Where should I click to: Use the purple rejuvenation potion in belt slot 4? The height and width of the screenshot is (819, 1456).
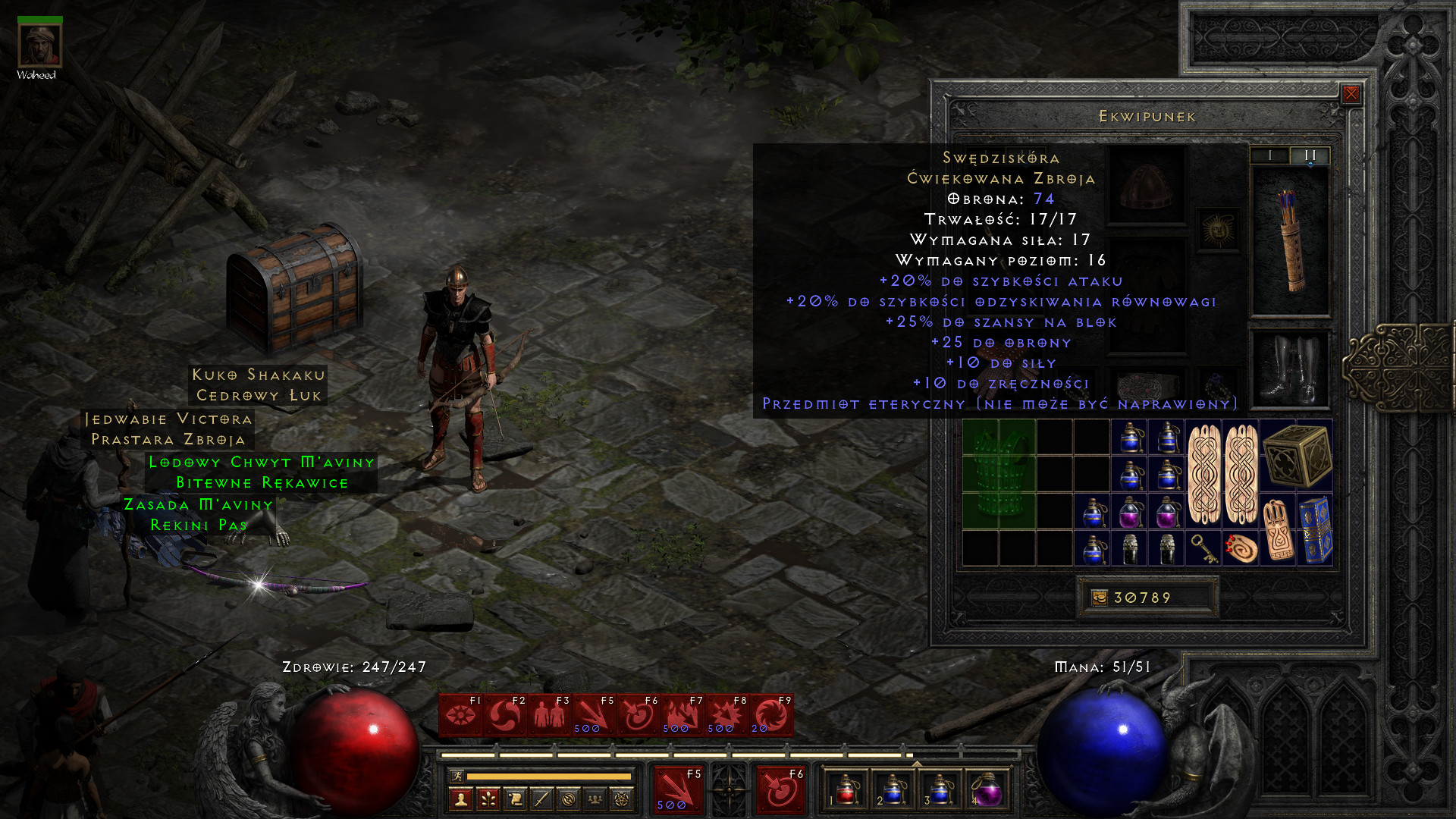click(x=986, y=790)
